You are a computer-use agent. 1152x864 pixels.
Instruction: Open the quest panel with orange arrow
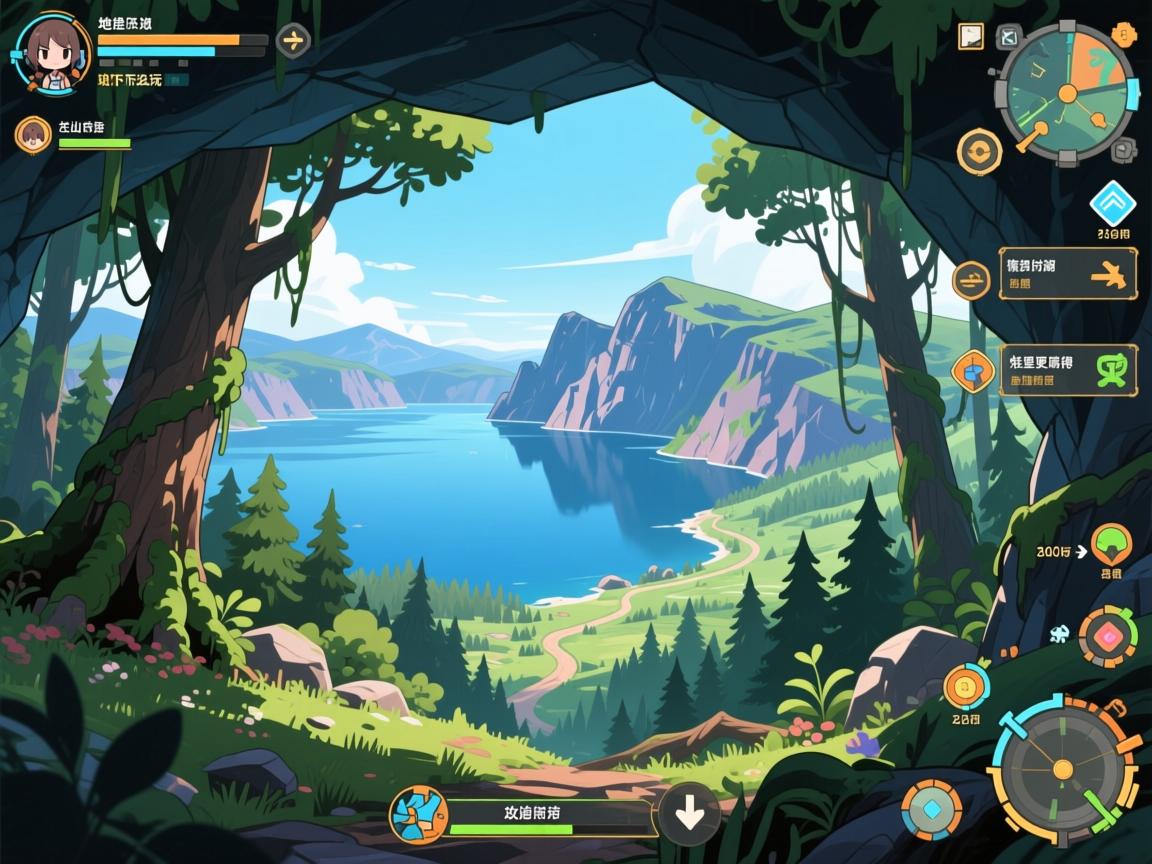[1068, 273]
